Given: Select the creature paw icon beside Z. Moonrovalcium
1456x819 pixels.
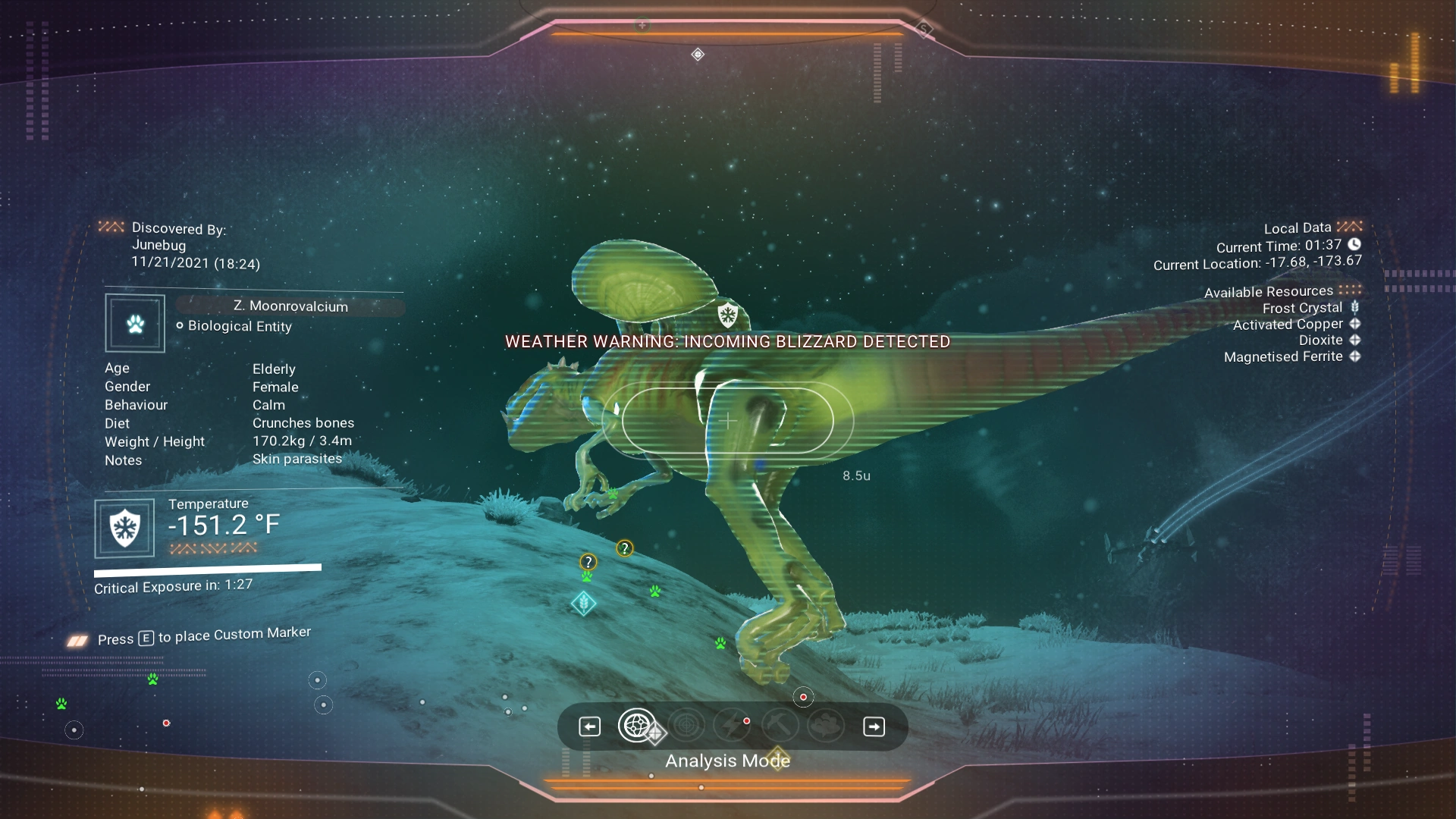Looking at the screenshot, I should tap(135, 324).
